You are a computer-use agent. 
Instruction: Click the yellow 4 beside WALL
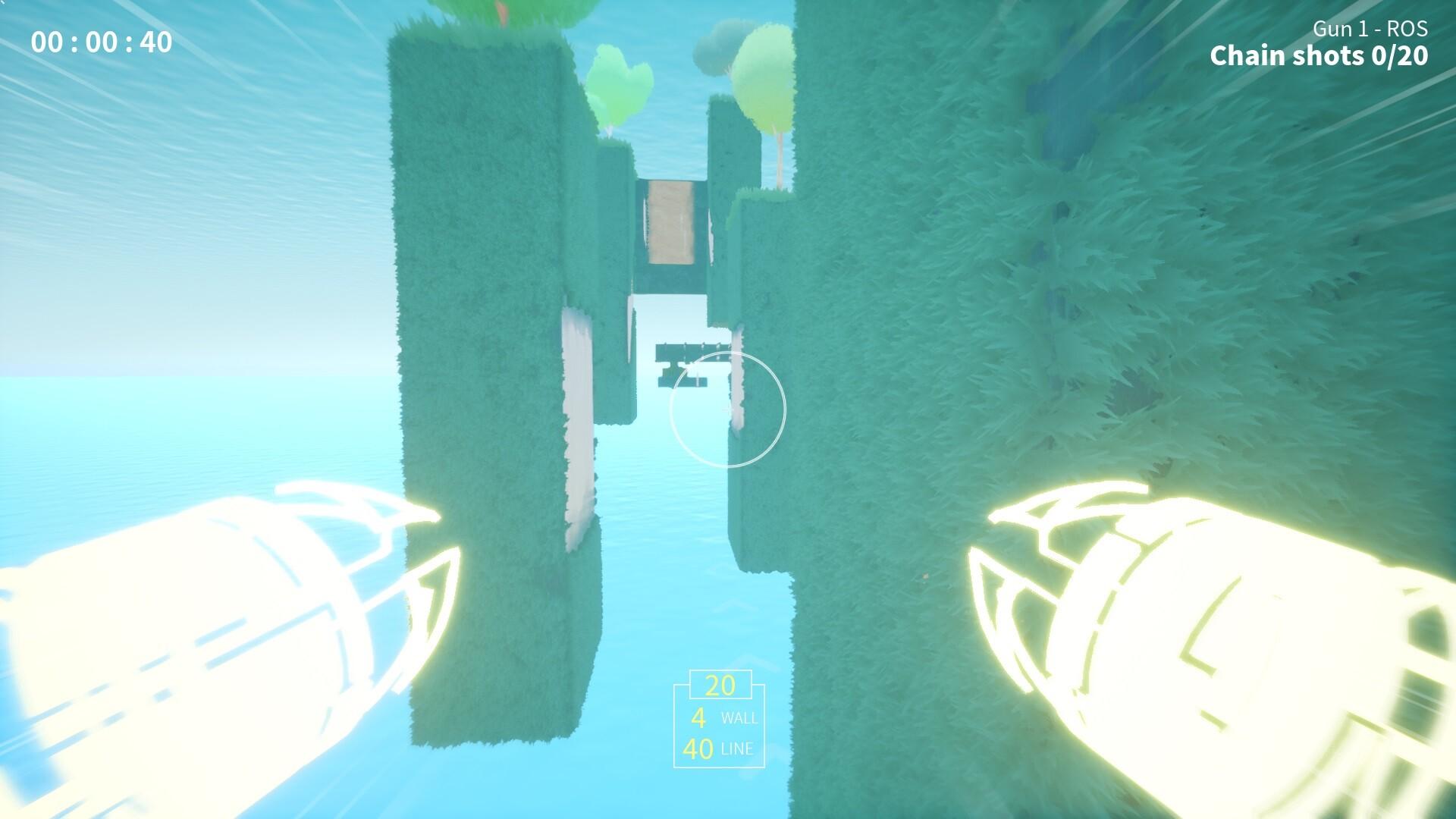(699, 717)
